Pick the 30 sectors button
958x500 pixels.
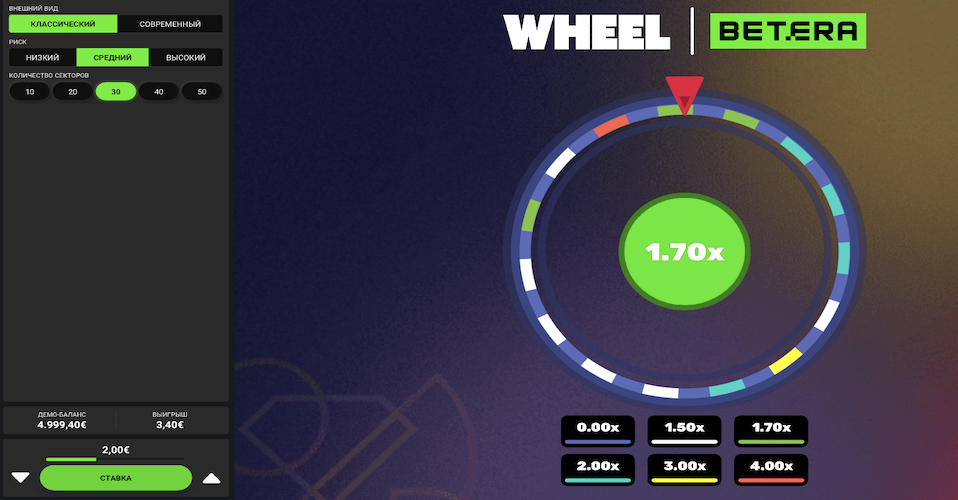click(x=116, y=91)
